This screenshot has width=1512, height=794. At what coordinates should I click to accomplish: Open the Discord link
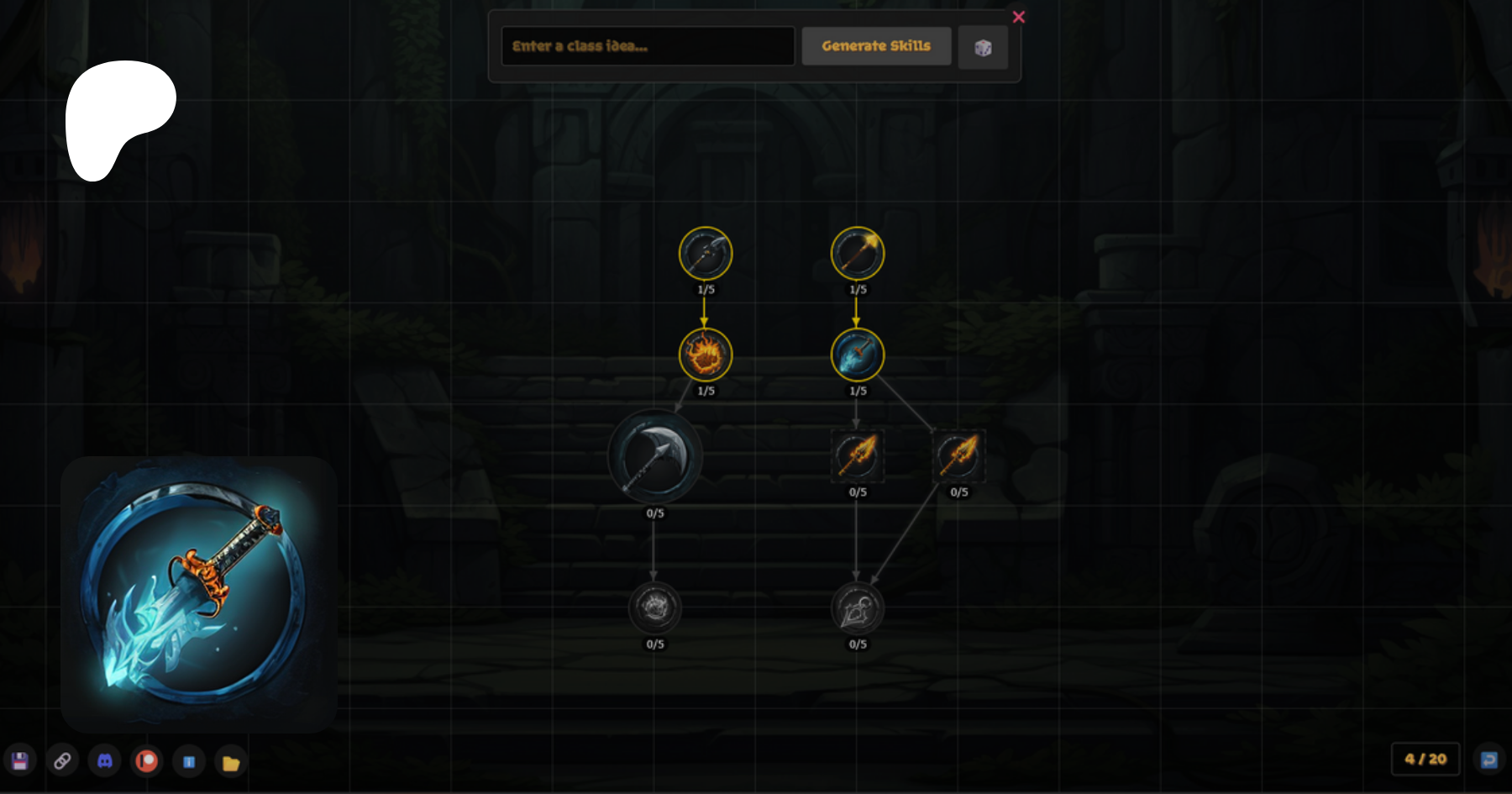click(105, 761)
